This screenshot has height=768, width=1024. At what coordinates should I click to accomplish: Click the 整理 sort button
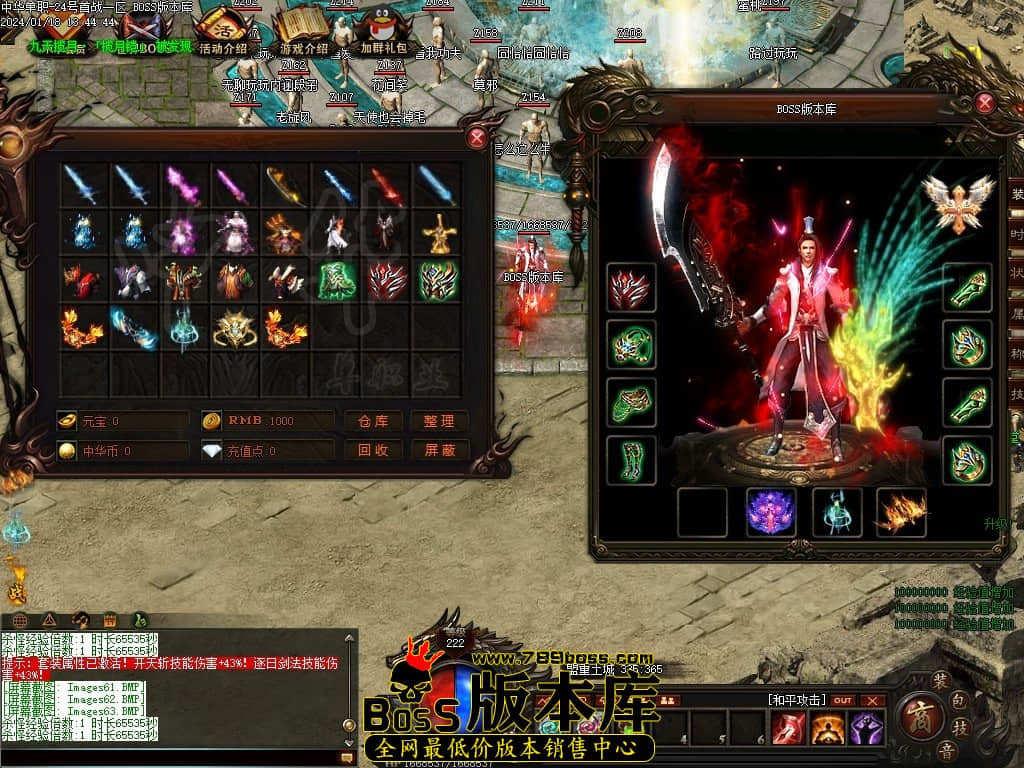(439, 421)
